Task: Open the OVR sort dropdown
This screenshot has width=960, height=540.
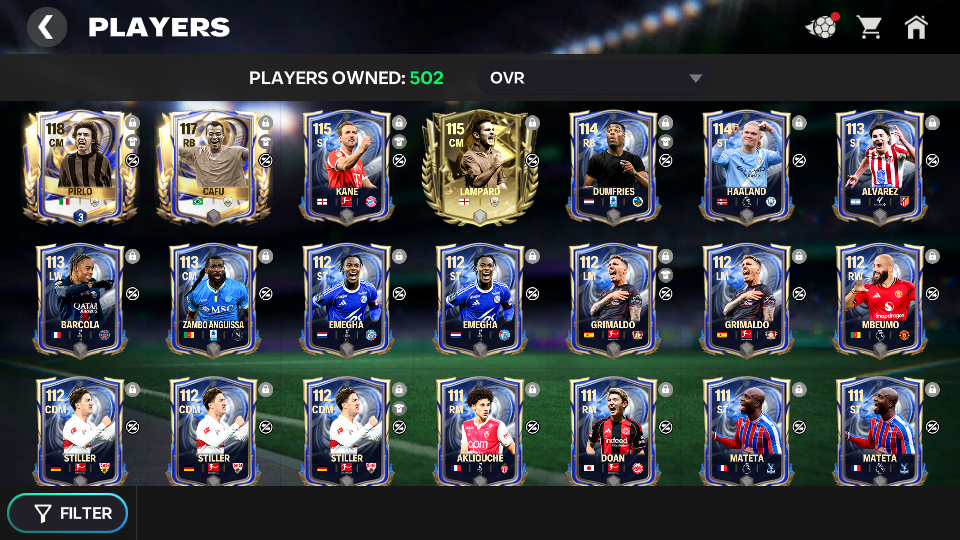Action: [x=596, y=78]
